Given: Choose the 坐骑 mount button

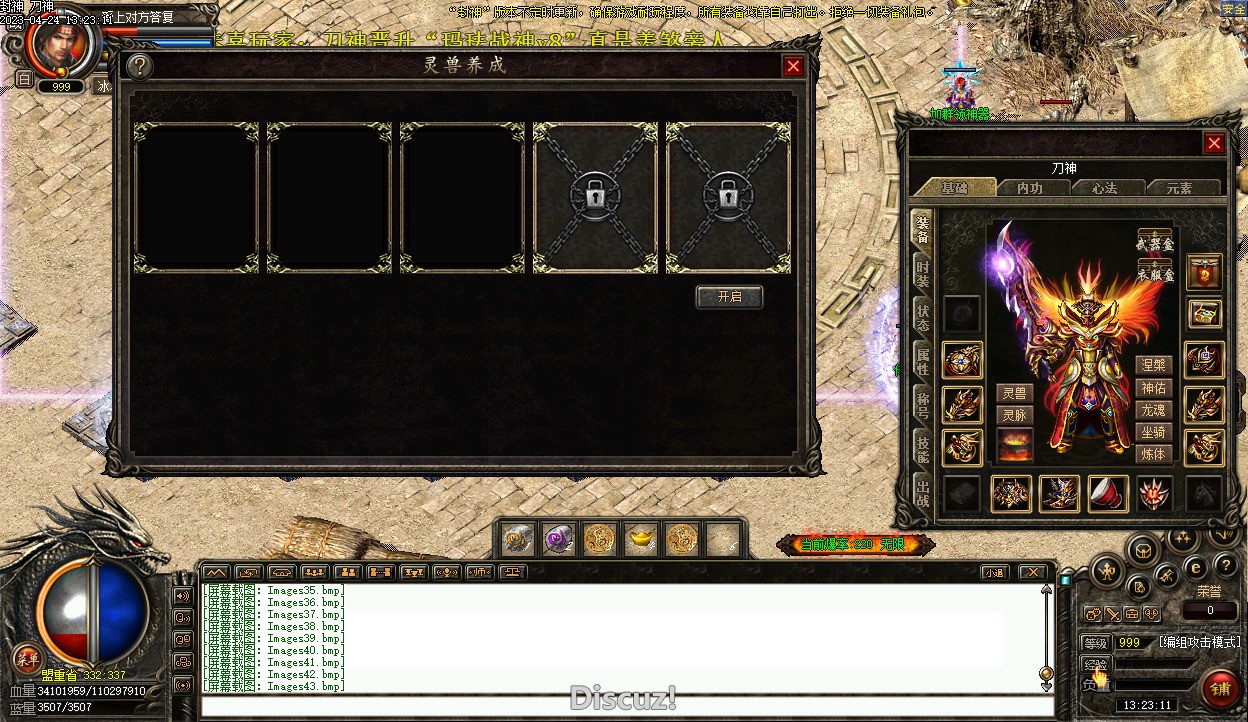Looking at the screenshot, I should [x=1153, y=432].
